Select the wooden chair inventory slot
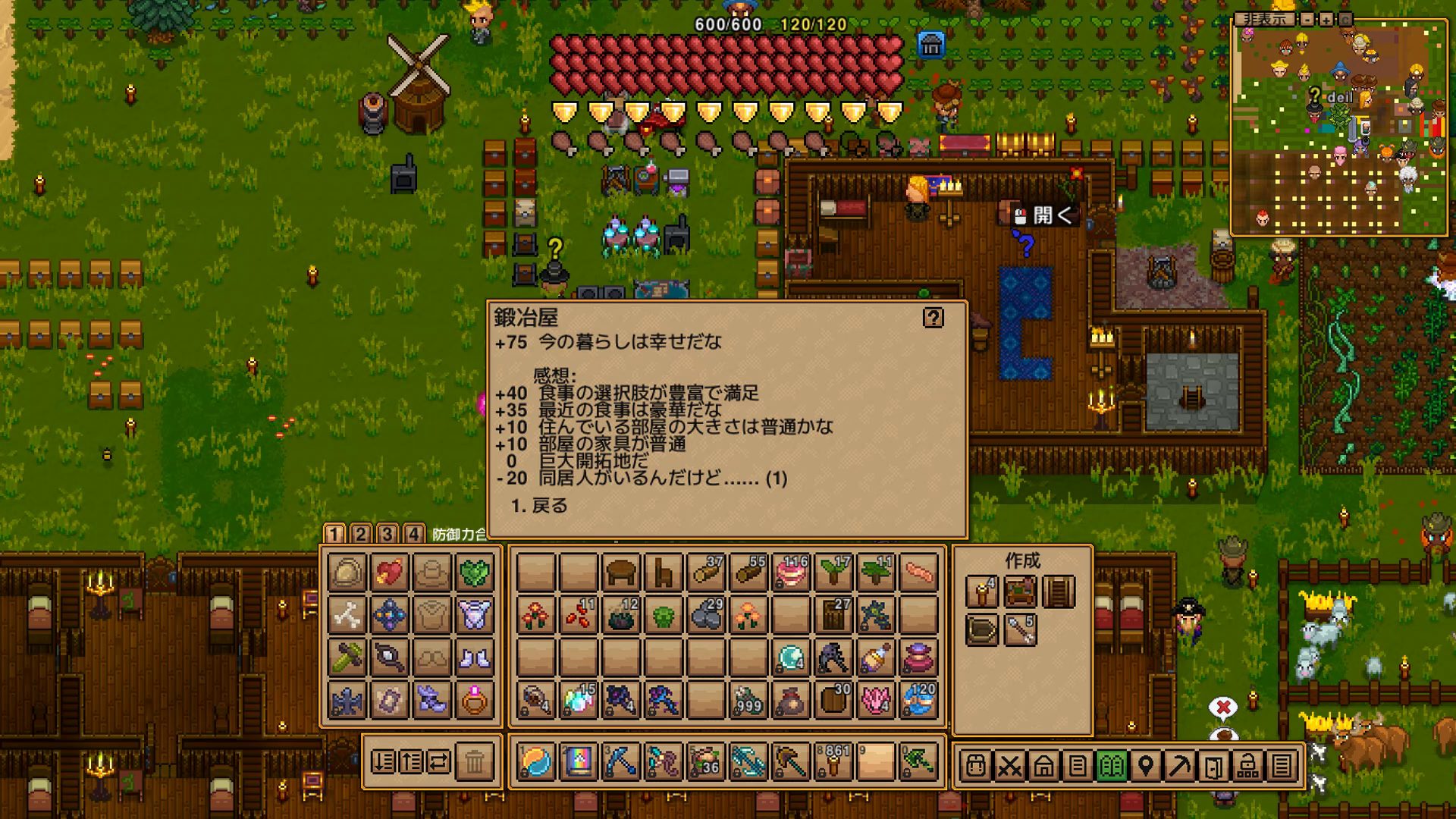The width and height of the screenshot is (1456, 819). [663, 573]
